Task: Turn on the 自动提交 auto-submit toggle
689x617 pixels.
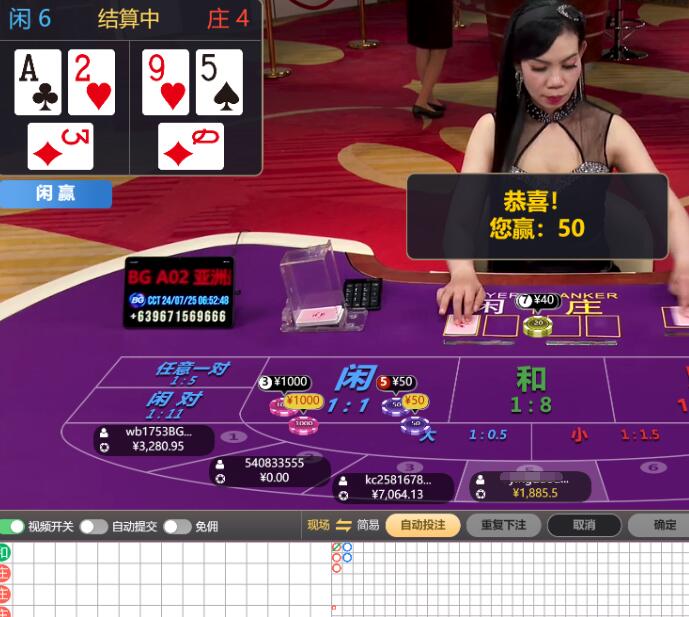Action: click(x=94, y=526)
